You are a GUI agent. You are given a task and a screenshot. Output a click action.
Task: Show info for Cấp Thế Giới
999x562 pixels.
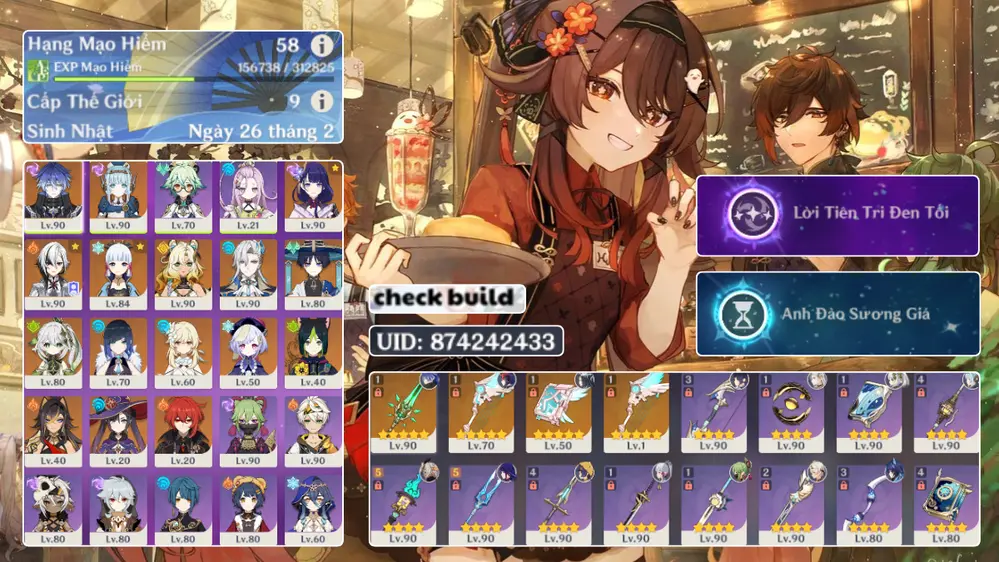(321, 101)
